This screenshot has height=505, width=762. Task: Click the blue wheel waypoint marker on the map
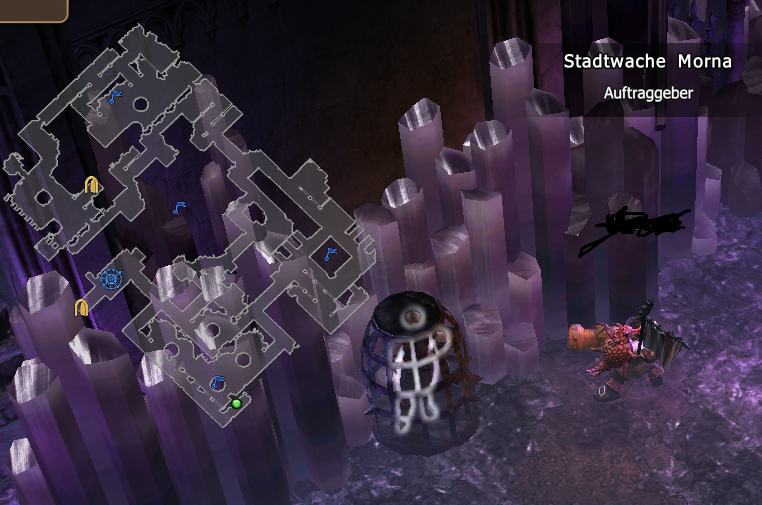coord(110,279)
